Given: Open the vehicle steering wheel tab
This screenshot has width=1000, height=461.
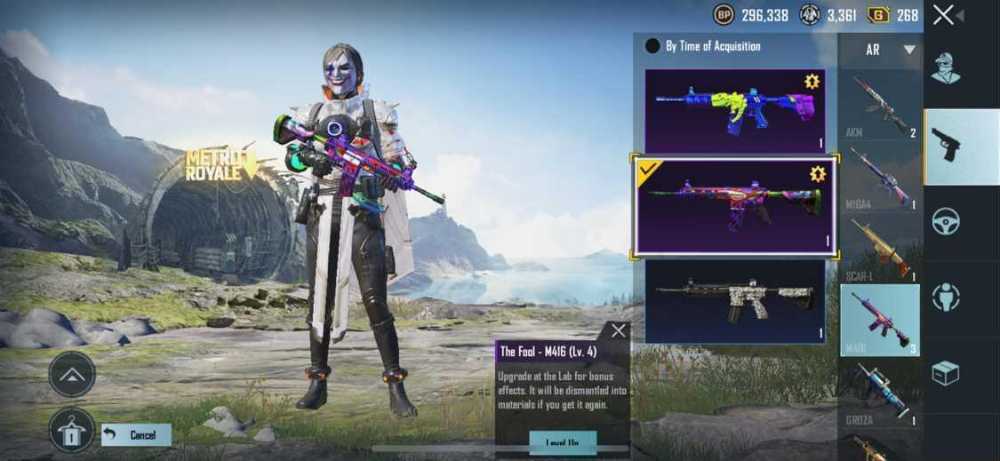Looking at the screenshot, I should tap(946, 221).
